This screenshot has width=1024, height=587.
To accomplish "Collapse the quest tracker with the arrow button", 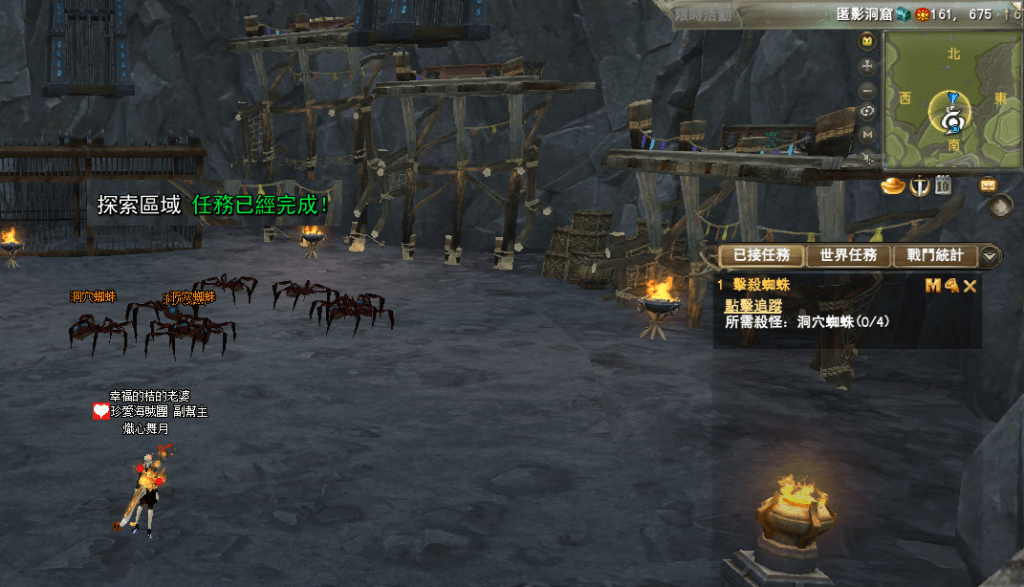I will click(x=990, y=256).
